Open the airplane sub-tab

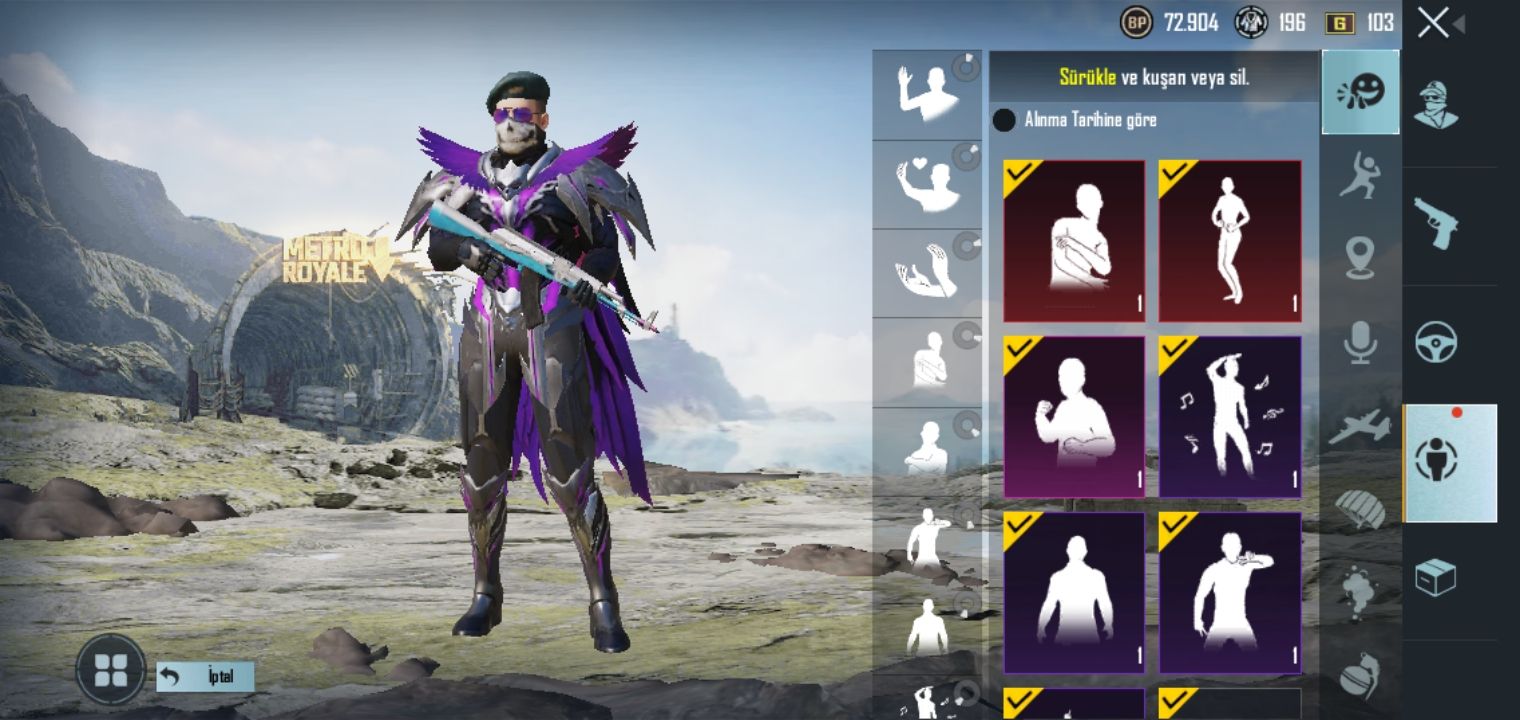(x=1360, y=426)
